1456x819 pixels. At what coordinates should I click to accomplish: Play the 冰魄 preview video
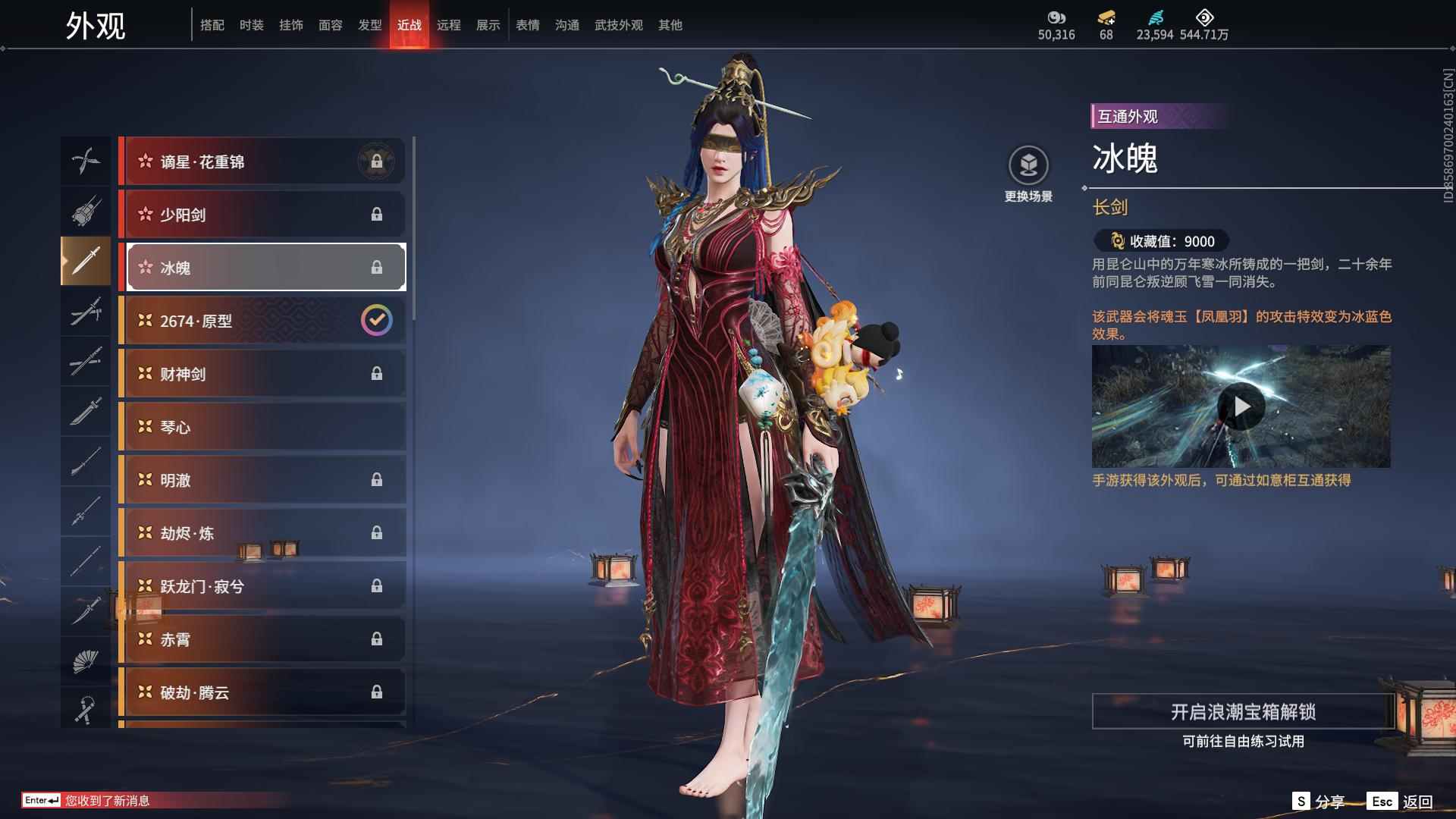tap(1241, 406)
